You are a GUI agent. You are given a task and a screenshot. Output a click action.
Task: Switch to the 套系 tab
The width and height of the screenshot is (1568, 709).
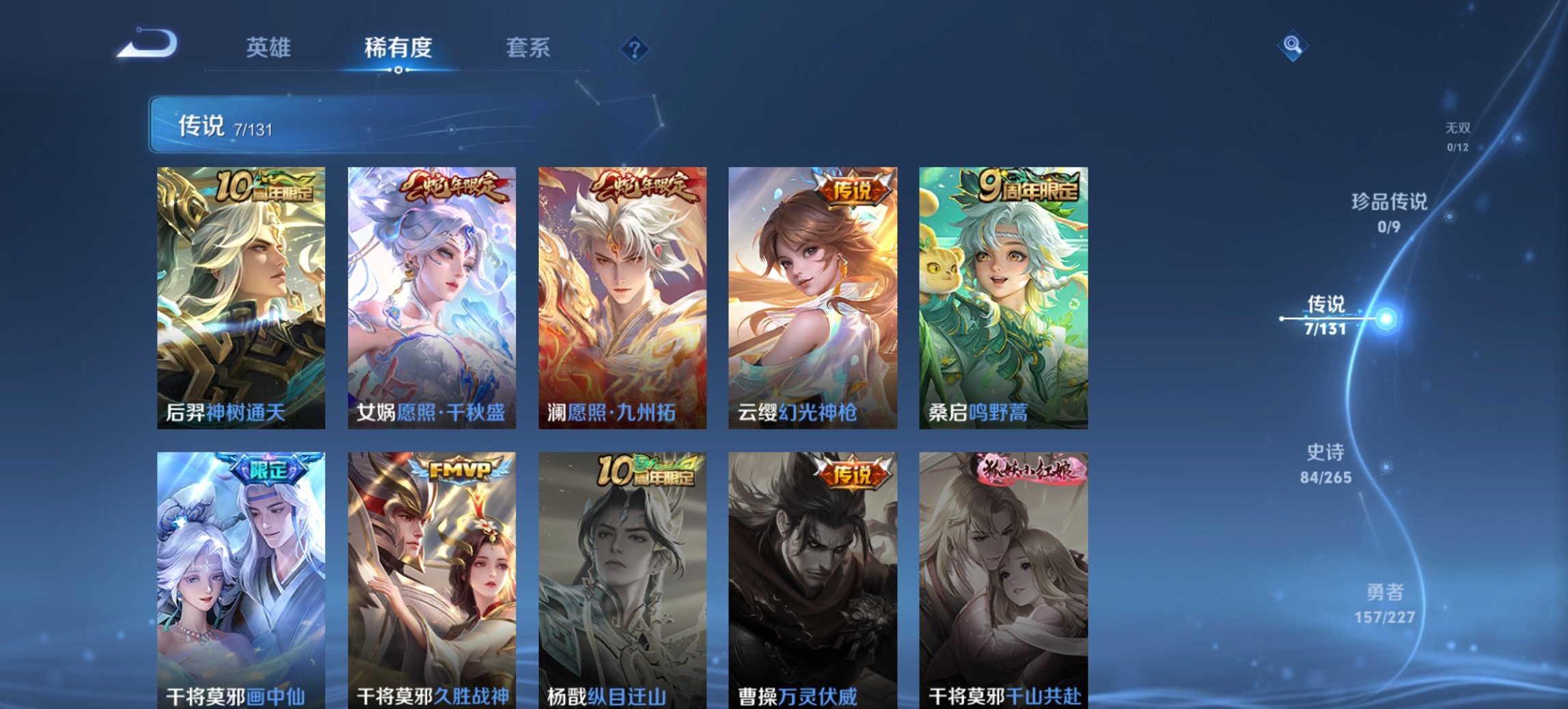click(x=529, y=47)
